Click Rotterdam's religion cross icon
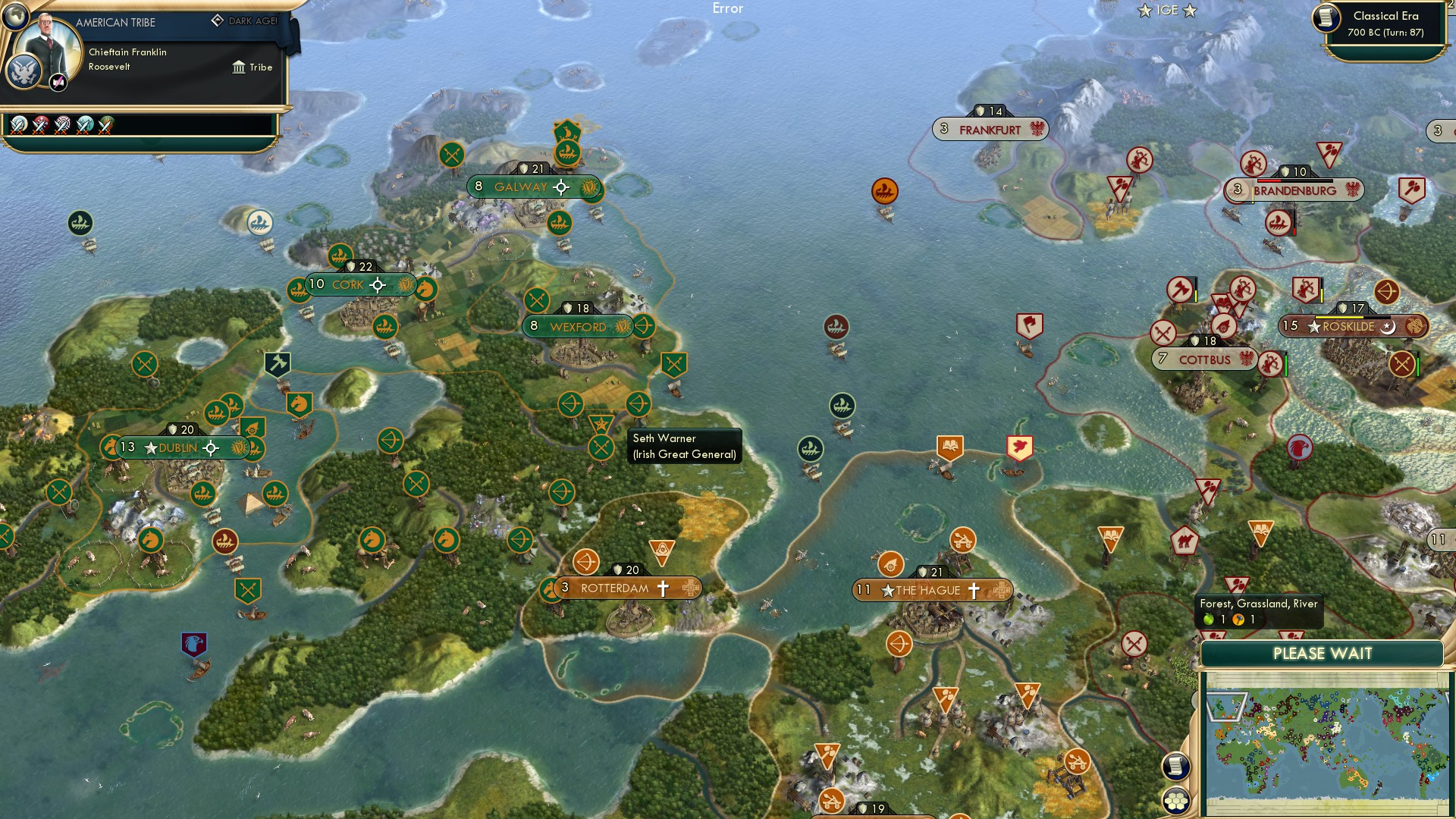The image size is (1456, 819). point(664,587)
